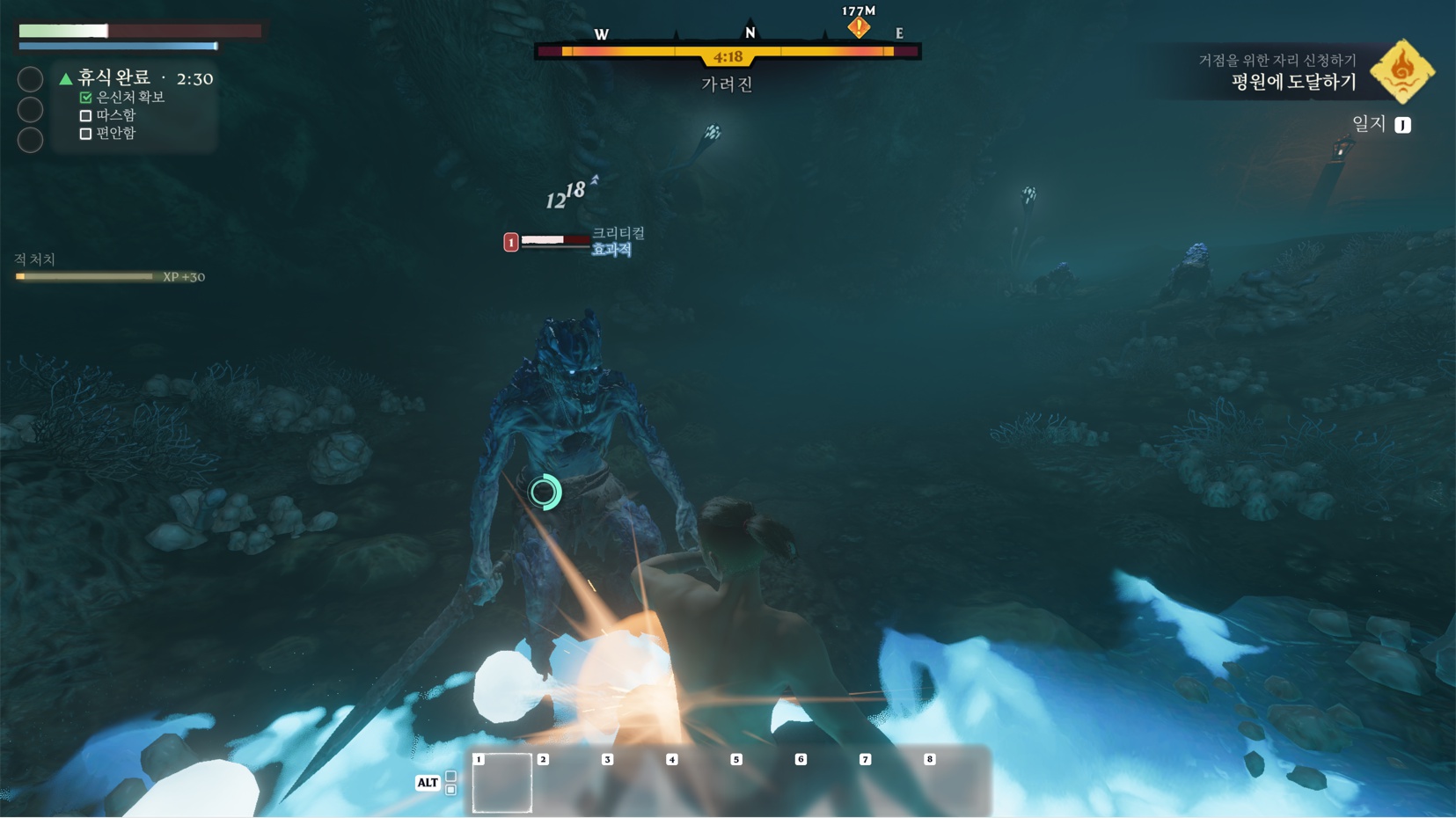
Task: Select the highlighted hotbar slot 1
Action: tap(502, 782)
